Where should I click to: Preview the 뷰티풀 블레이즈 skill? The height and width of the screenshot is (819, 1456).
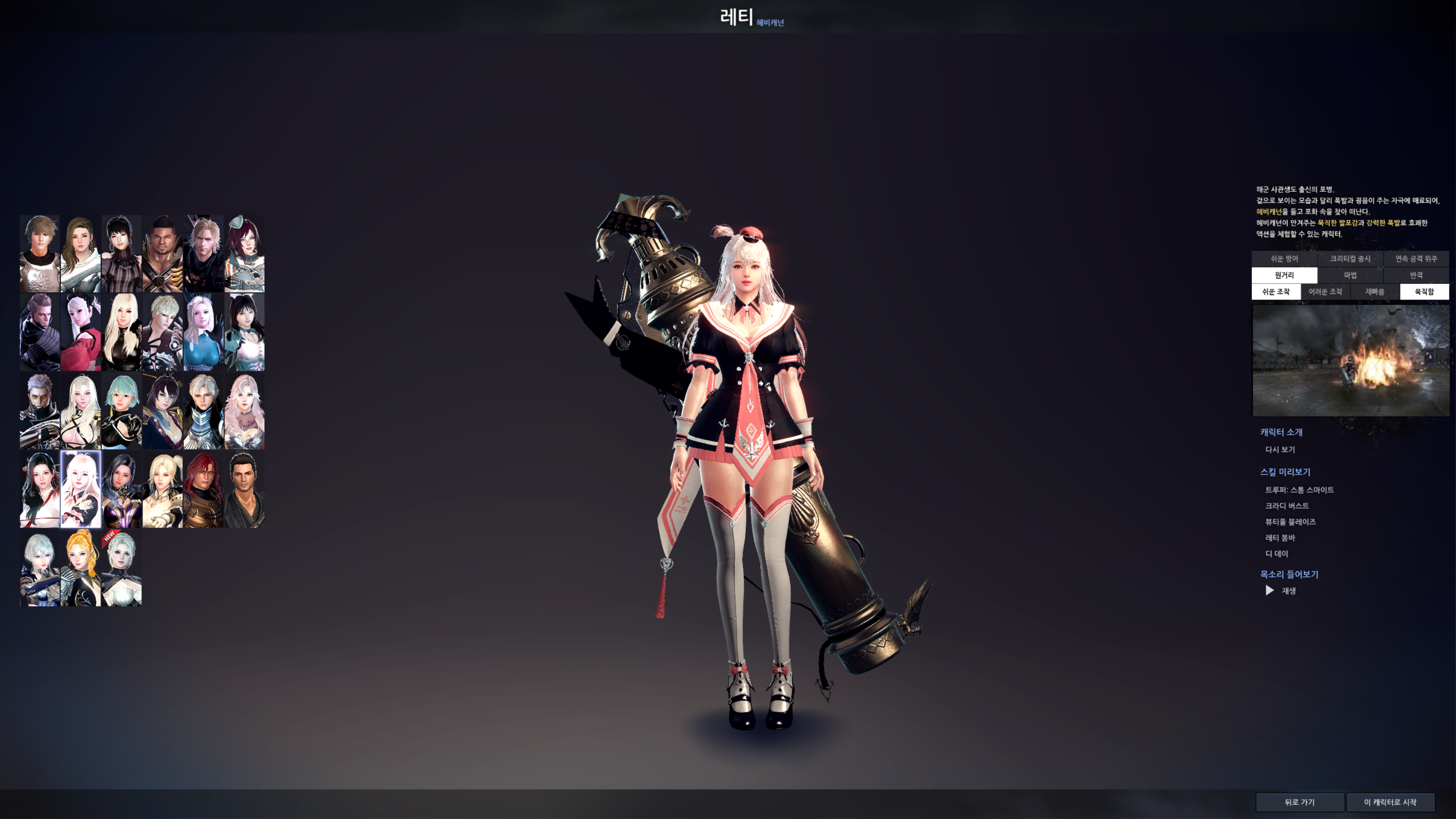tap(1290, 522)
